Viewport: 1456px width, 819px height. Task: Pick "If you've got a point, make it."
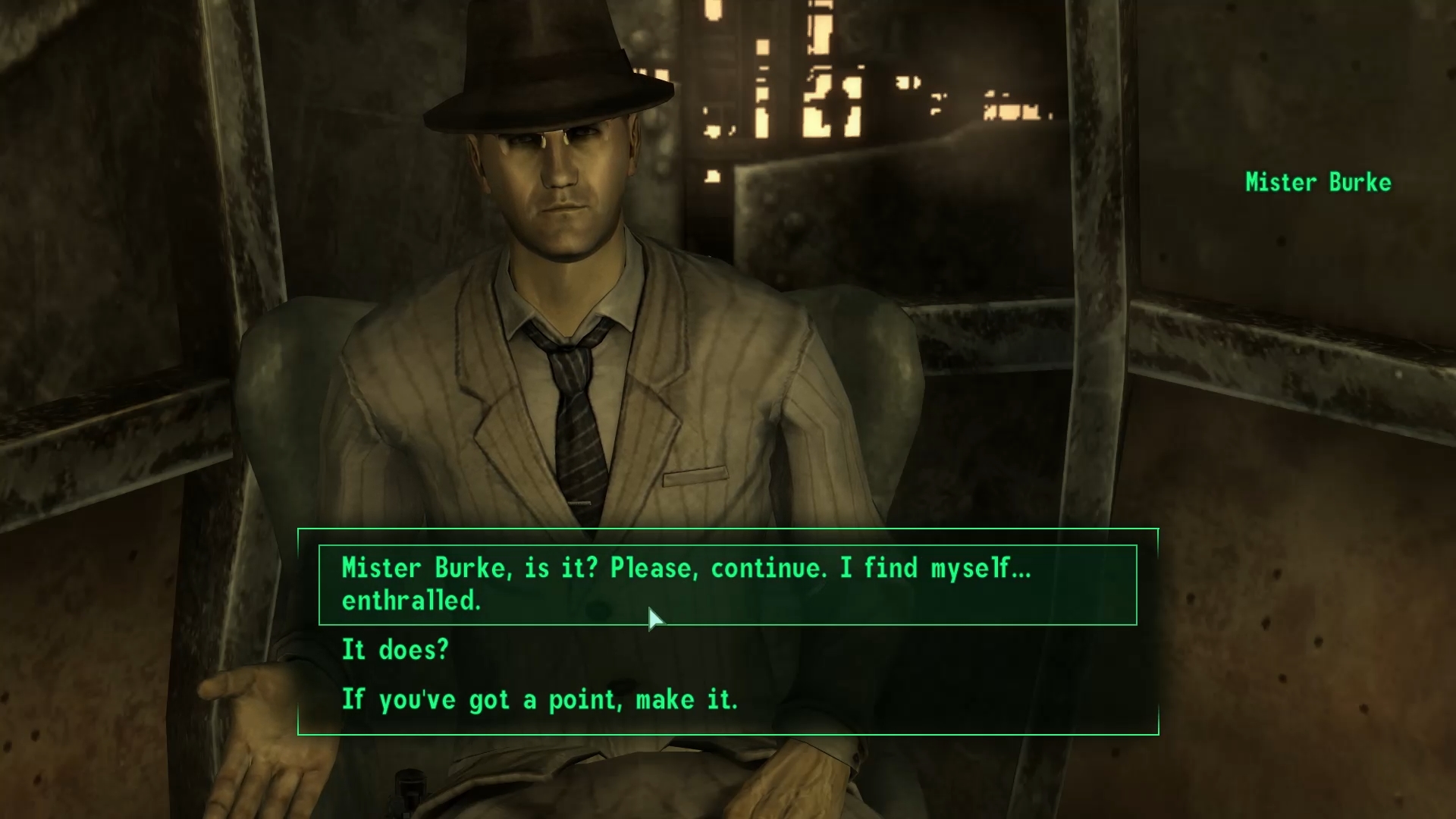coord(539,700)
